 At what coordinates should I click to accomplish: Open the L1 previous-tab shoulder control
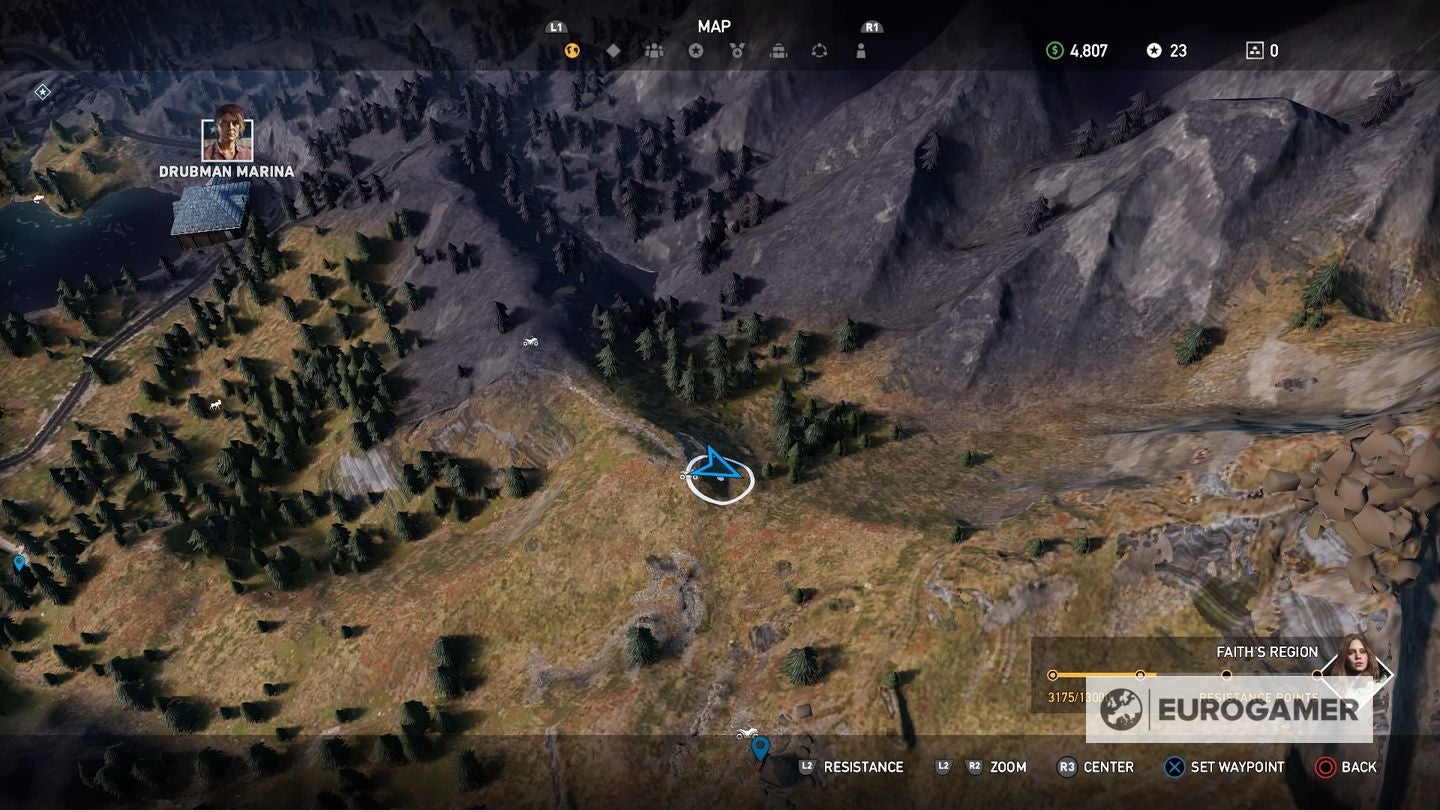558,27
